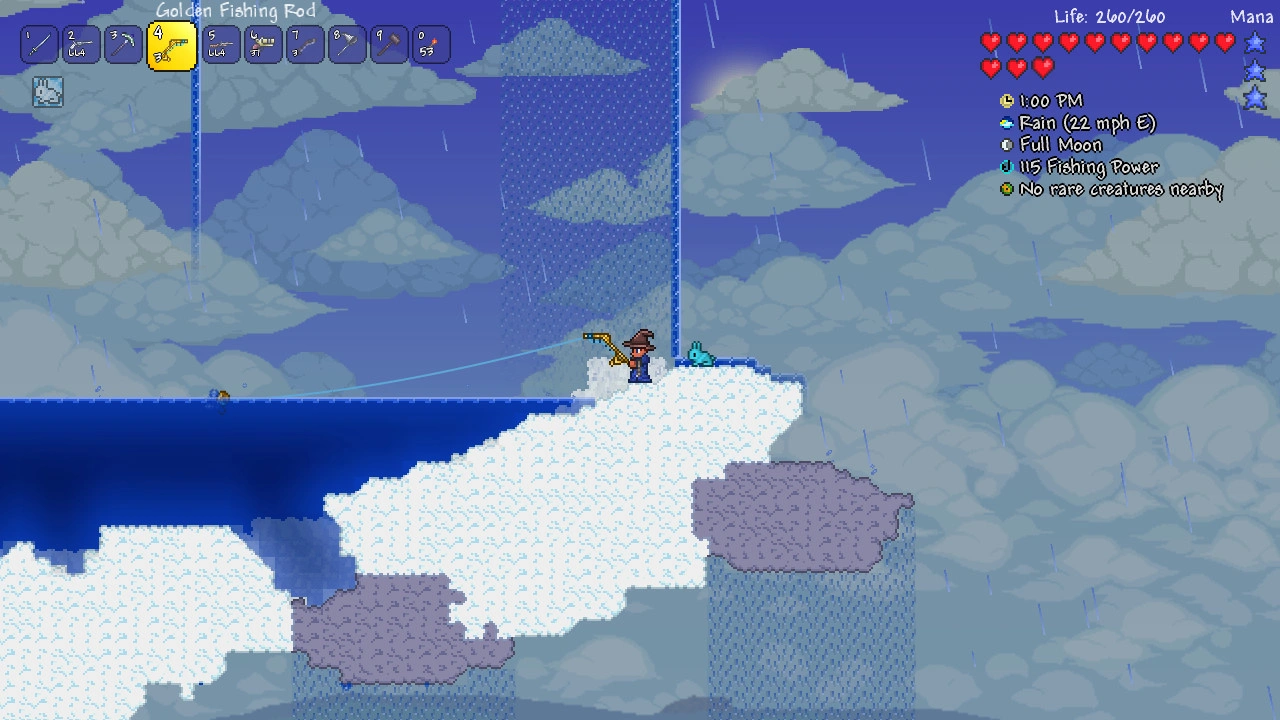
Task: Click the 115 Fishing Power fish icon
Action: (x=1005, y=167)
